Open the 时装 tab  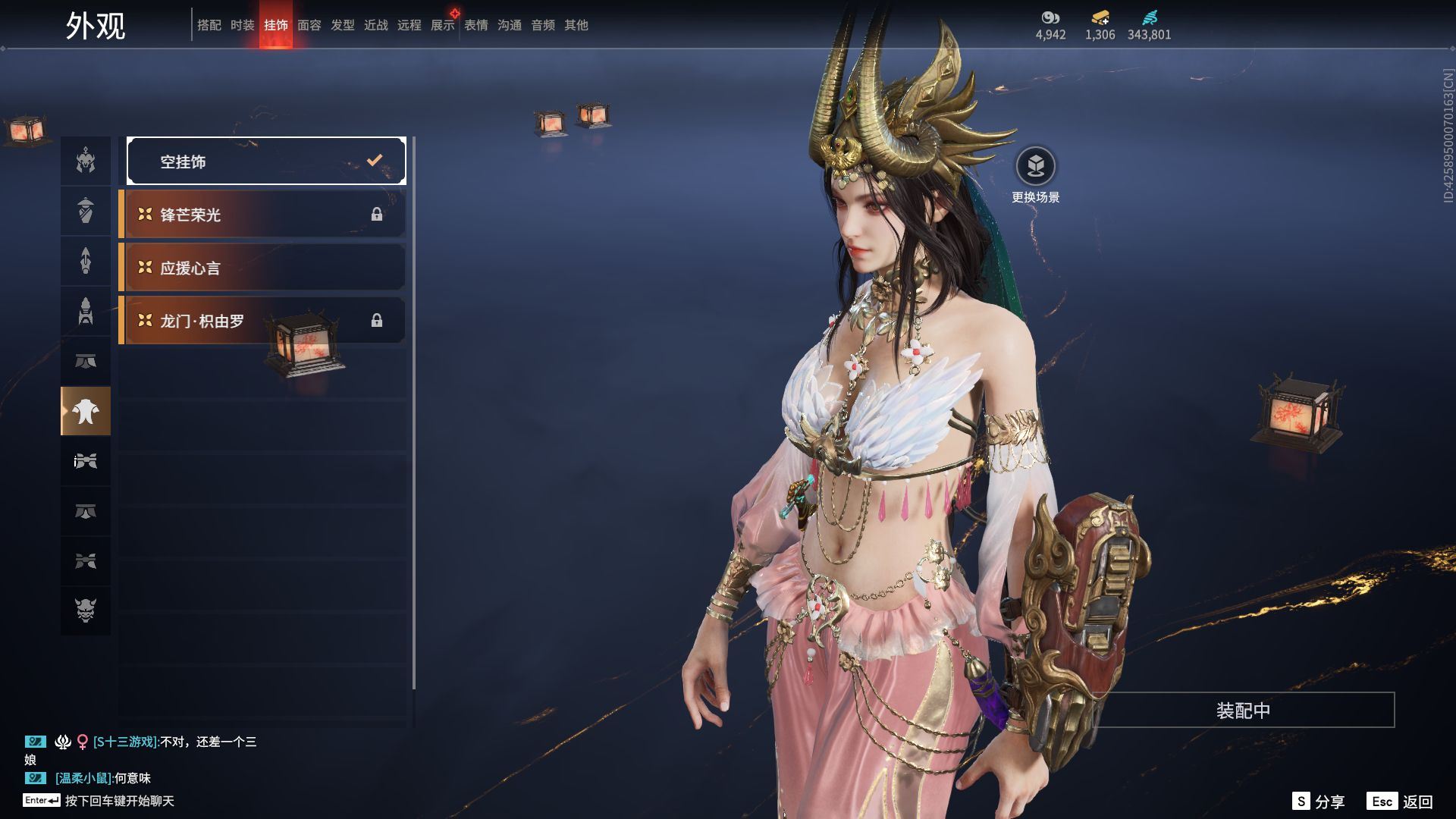point(243,25)
